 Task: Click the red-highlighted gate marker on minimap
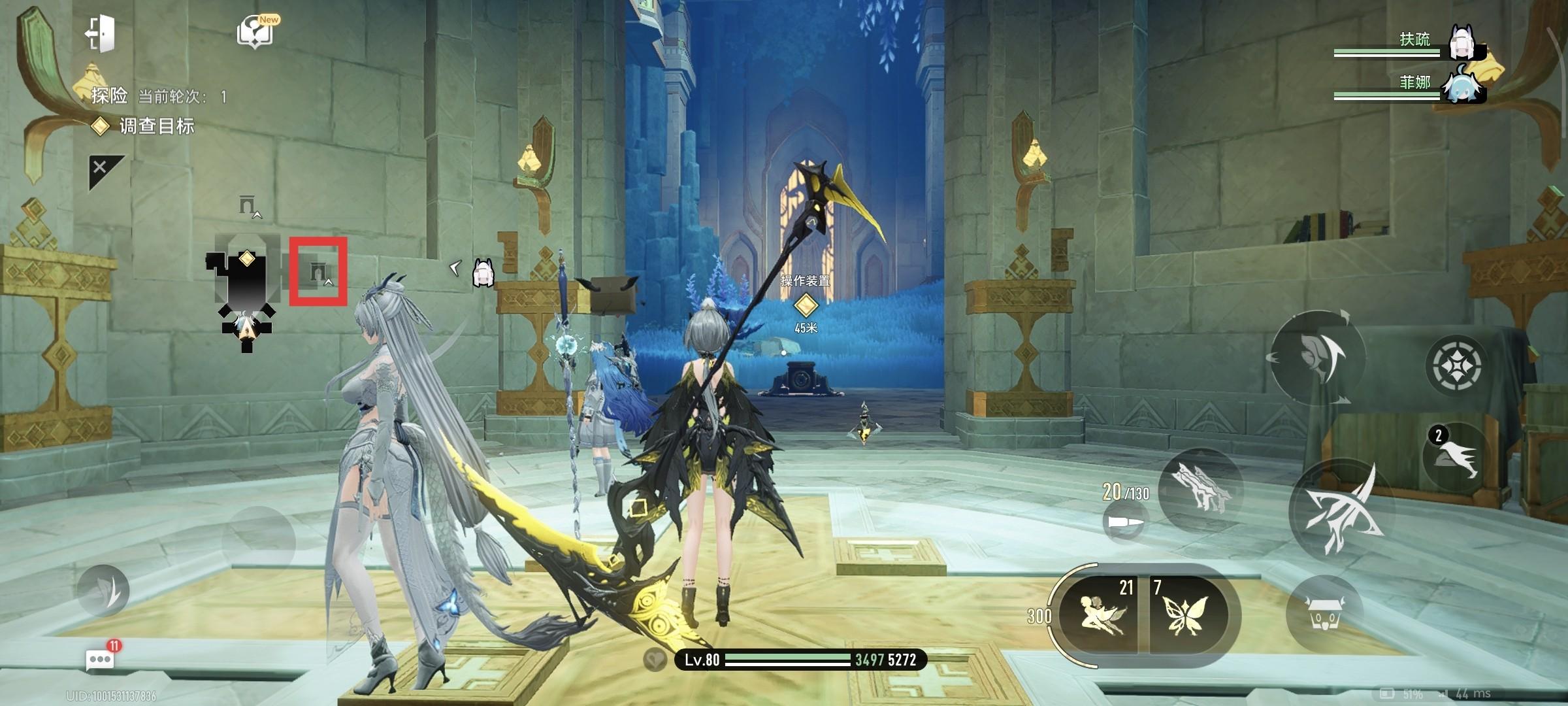tap(318, 272)
